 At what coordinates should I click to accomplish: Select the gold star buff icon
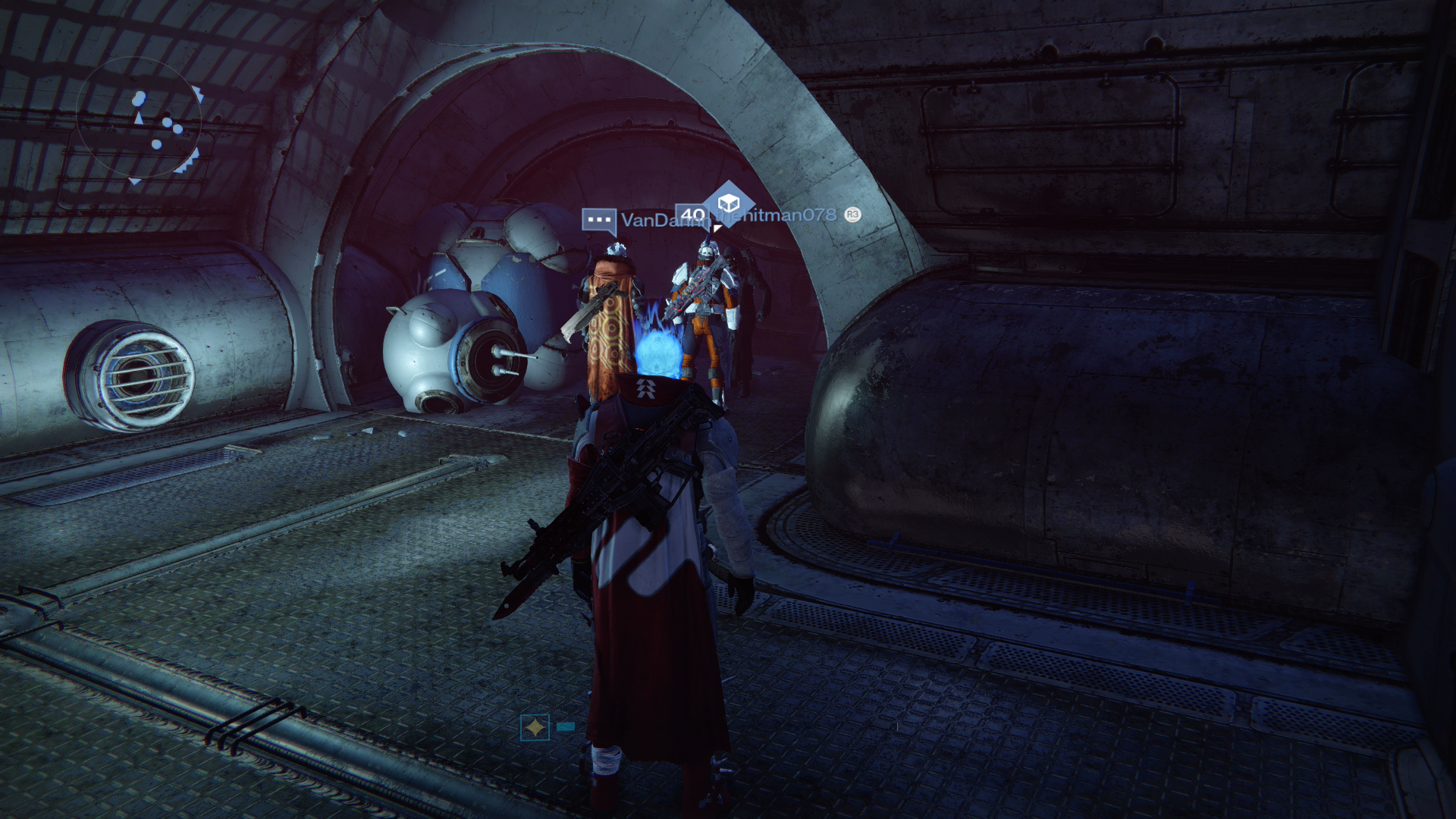pos(535,728)
